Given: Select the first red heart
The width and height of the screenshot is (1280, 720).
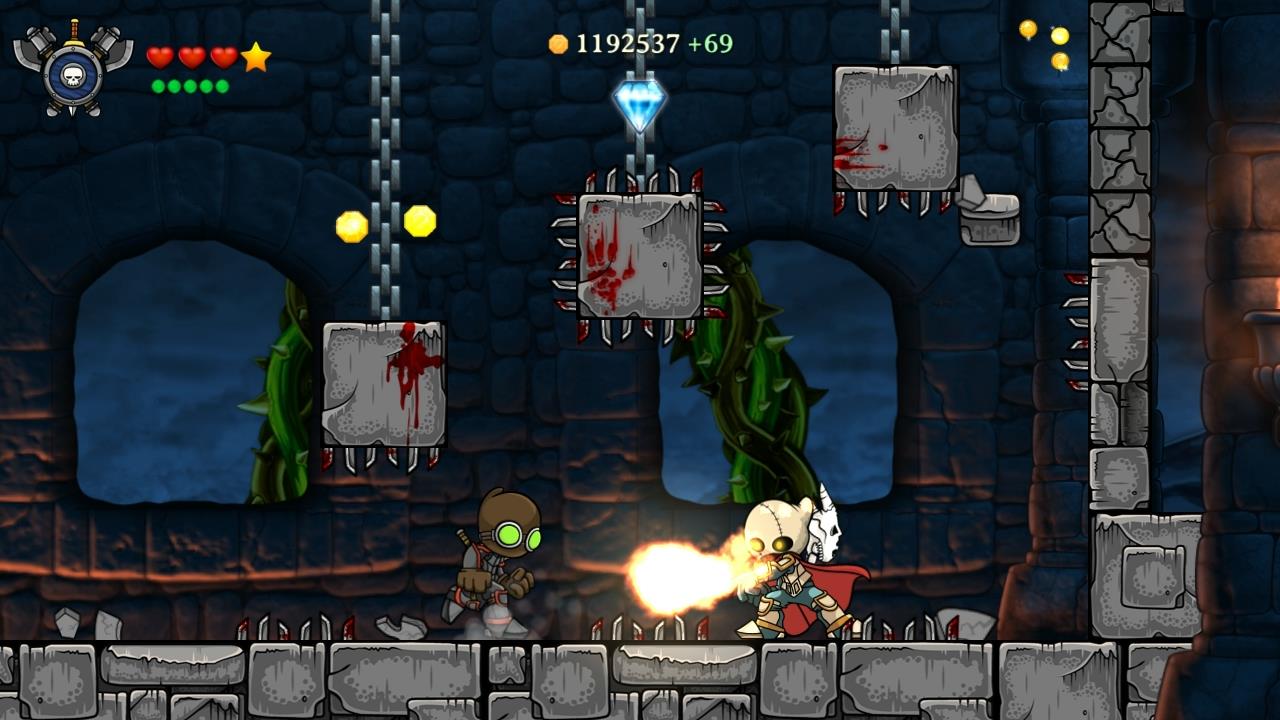Looking at the screenshot, I should 160,57.
